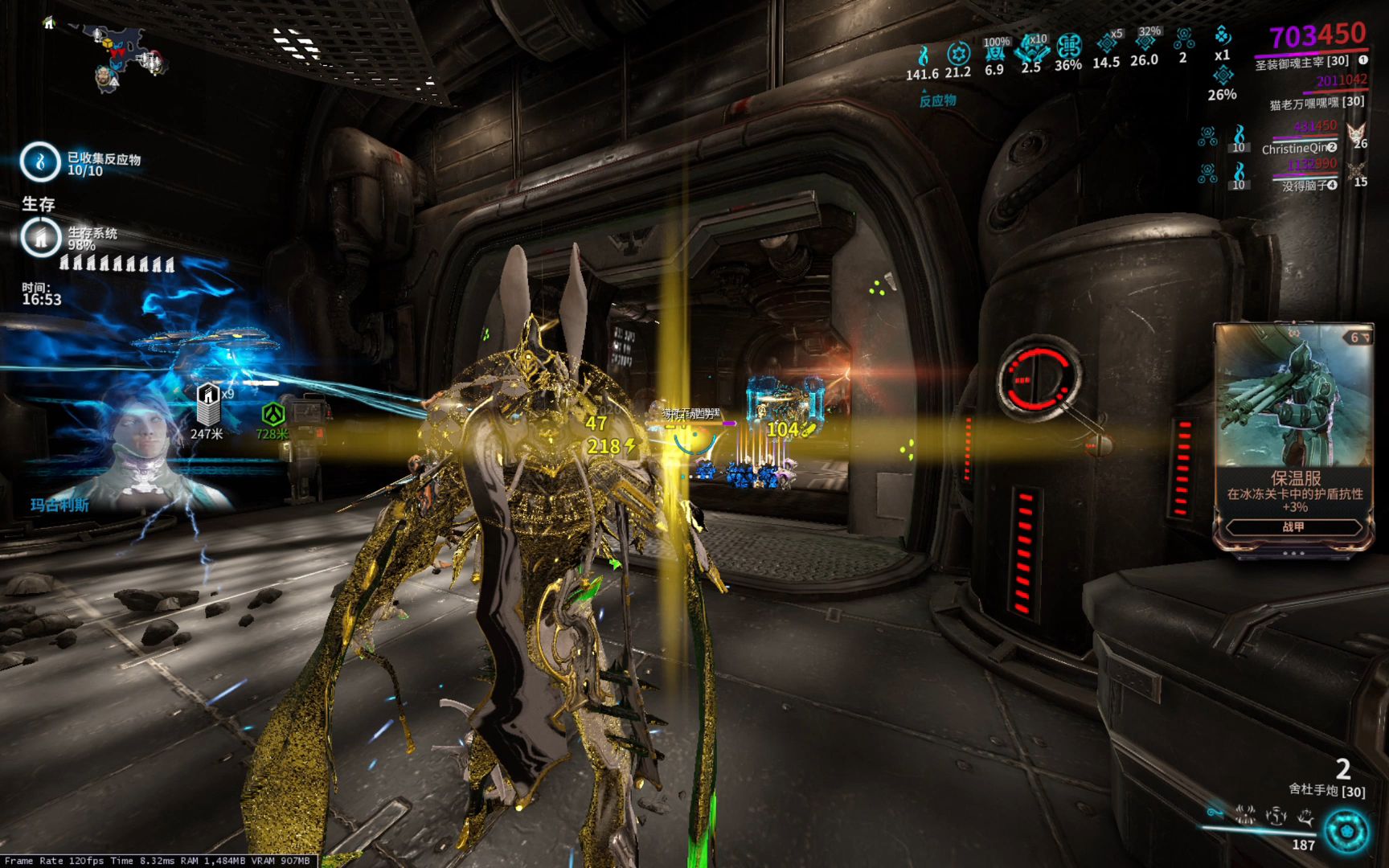Click the 36% circular emblem buff icon
Image resolution: width=1389 pixels, height=868 pixels.
point(1068,47)
